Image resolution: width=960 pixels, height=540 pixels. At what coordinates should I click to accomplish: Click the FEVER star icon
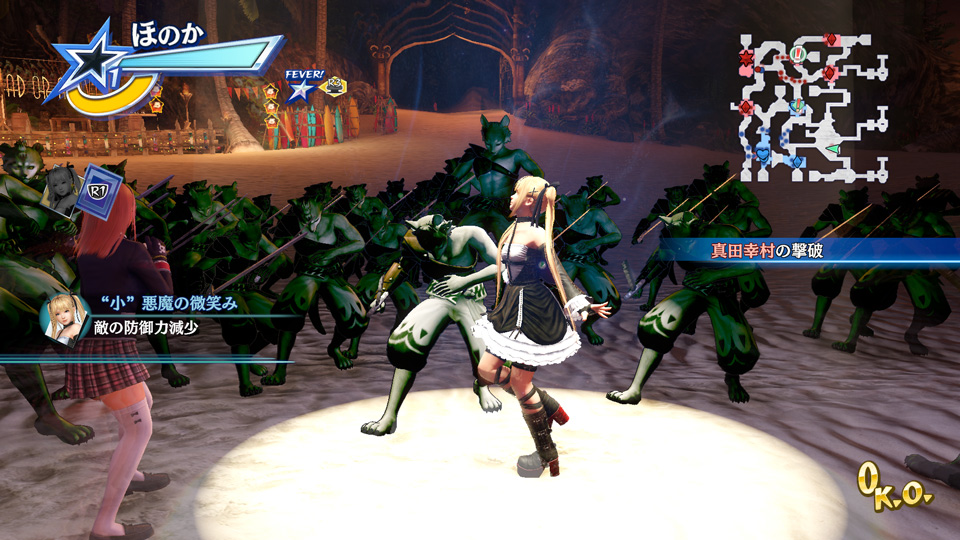click(299, 88)
